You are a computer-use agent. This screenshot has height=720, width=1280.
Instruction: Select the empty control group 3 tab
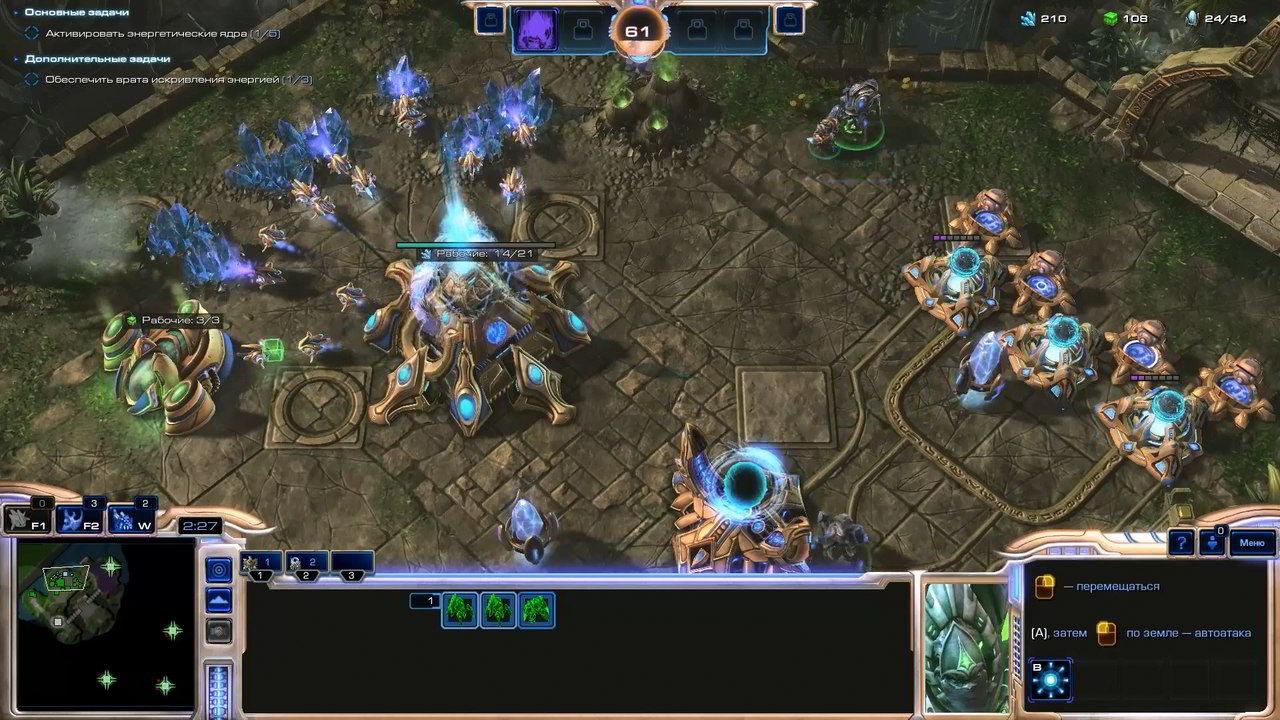click(352, 564)
